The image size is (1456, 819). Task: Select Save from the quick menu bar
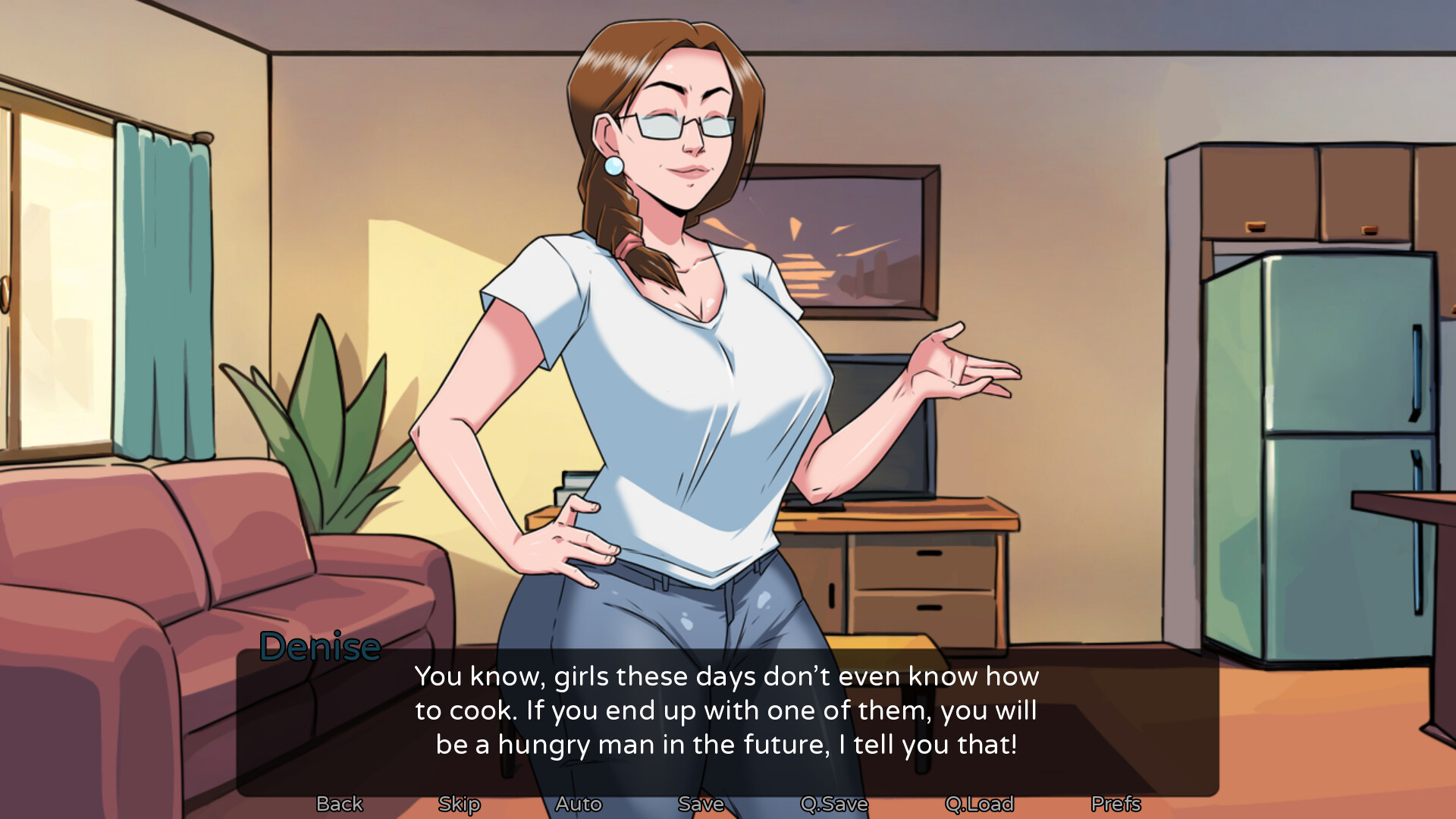pos(701,804)
